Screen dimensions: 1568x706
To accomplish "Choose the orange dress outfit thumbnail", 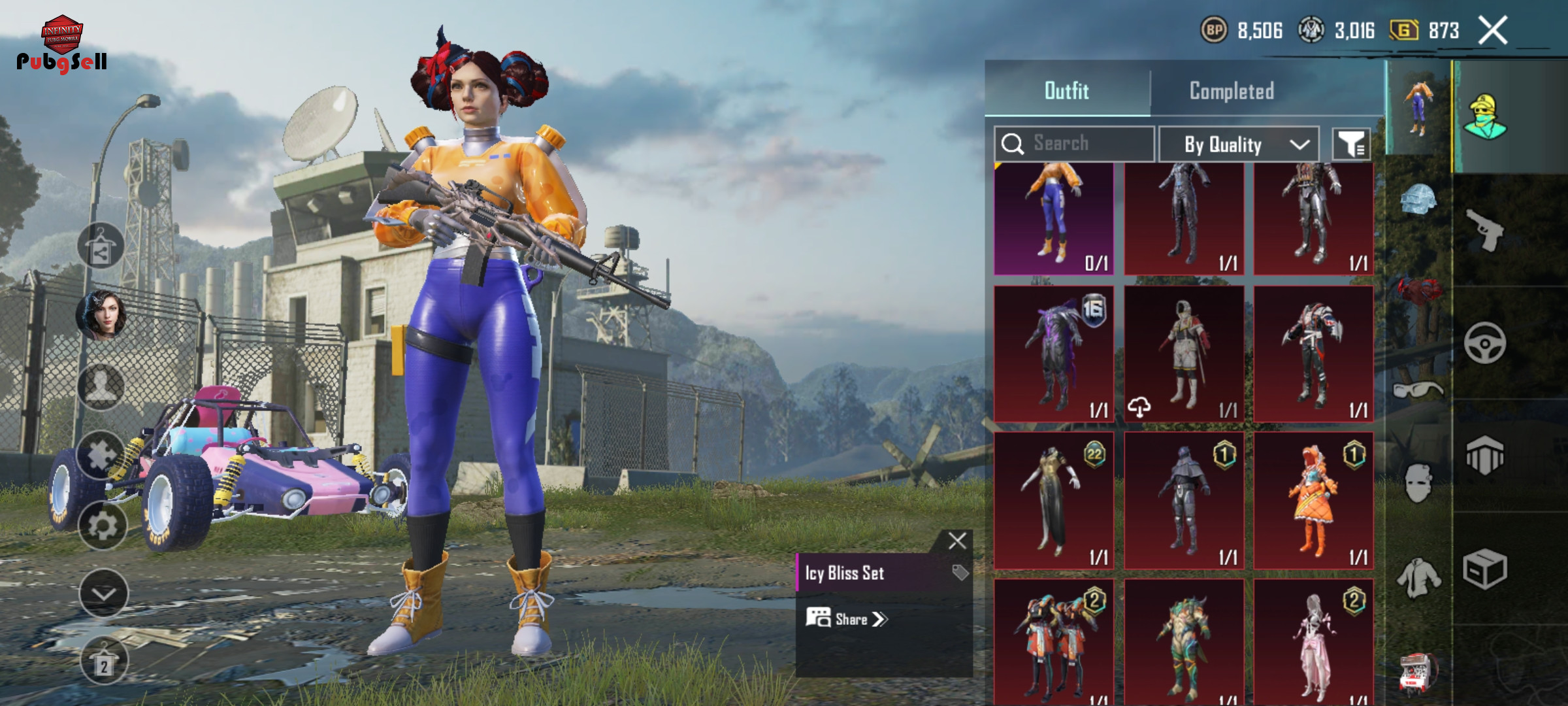I will pyautogui.click(x=1313, y=500).
